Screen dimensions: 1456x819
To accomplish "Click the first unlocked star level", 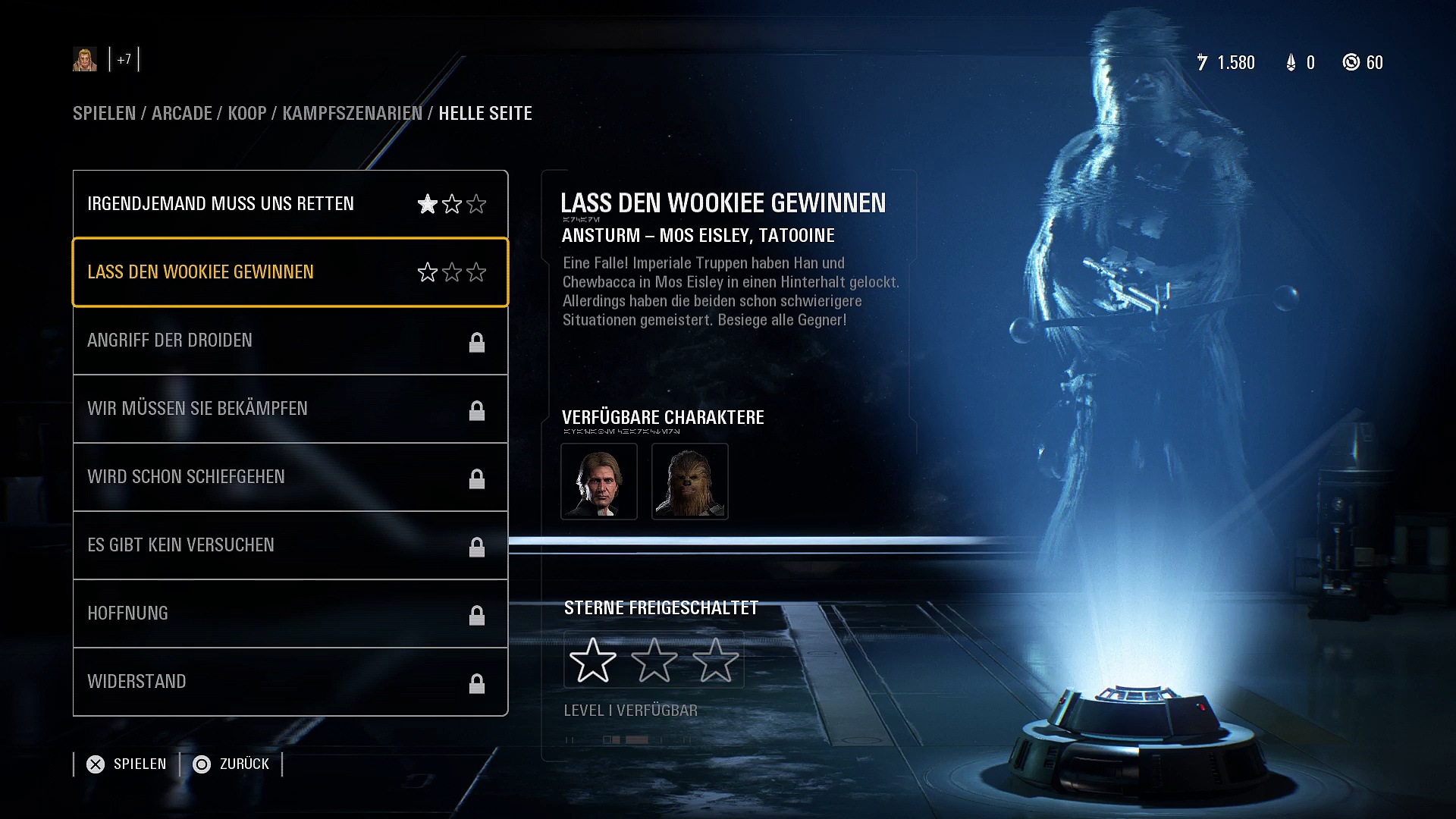I will (592, 660).
